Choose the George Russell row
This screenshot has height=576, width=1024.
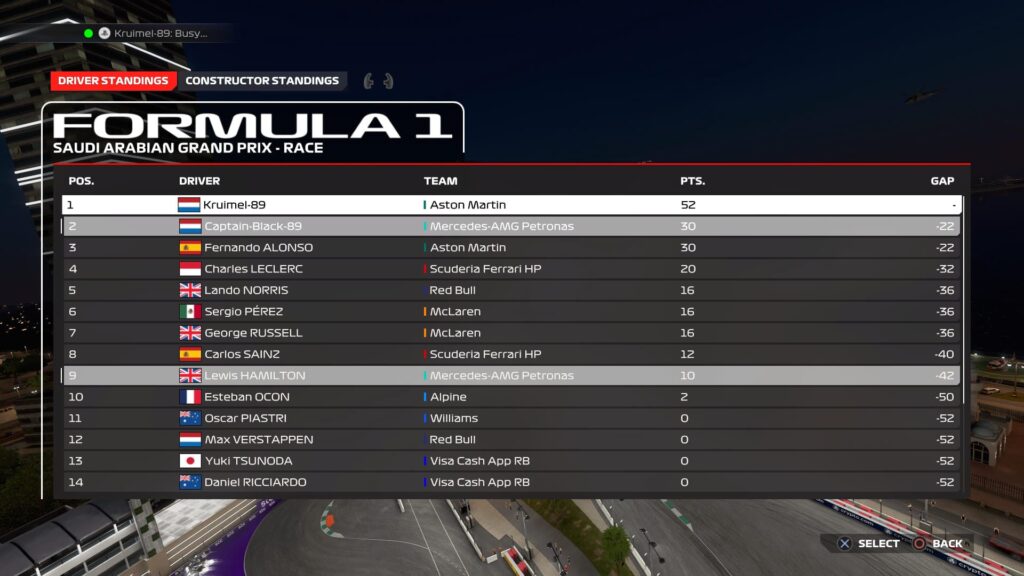511,333
